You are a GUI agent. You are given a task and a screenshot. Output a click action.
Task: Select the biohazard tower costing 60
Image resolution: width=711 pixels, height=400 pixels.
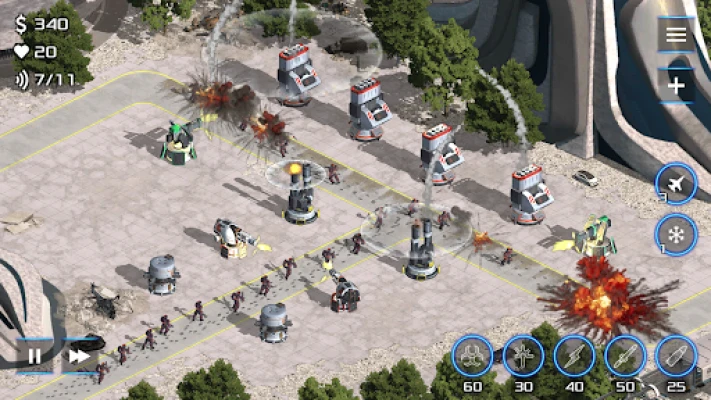(x=472, y=355)
